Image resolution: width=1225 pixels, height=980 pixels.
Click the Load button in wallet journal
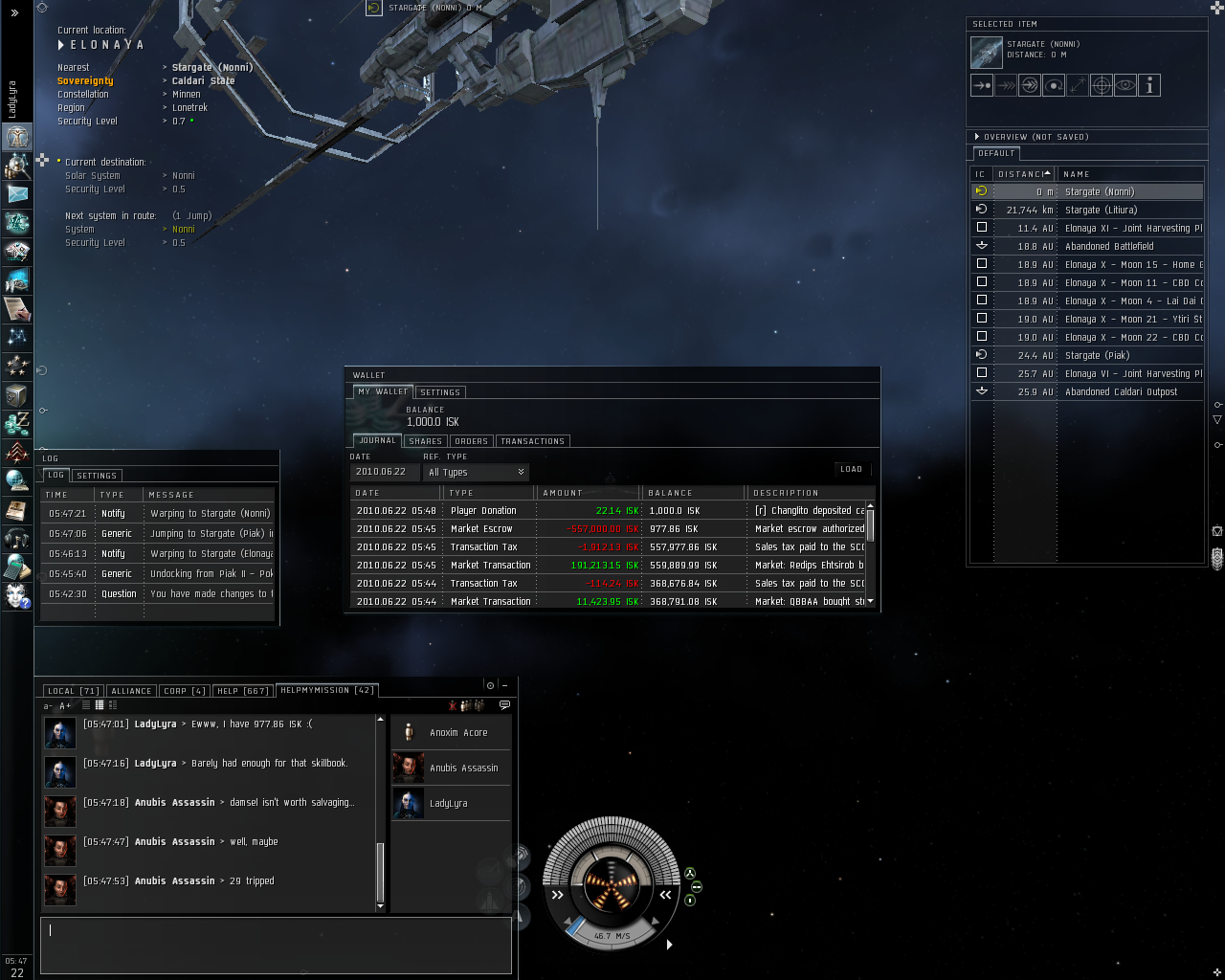tap(851, 470)
